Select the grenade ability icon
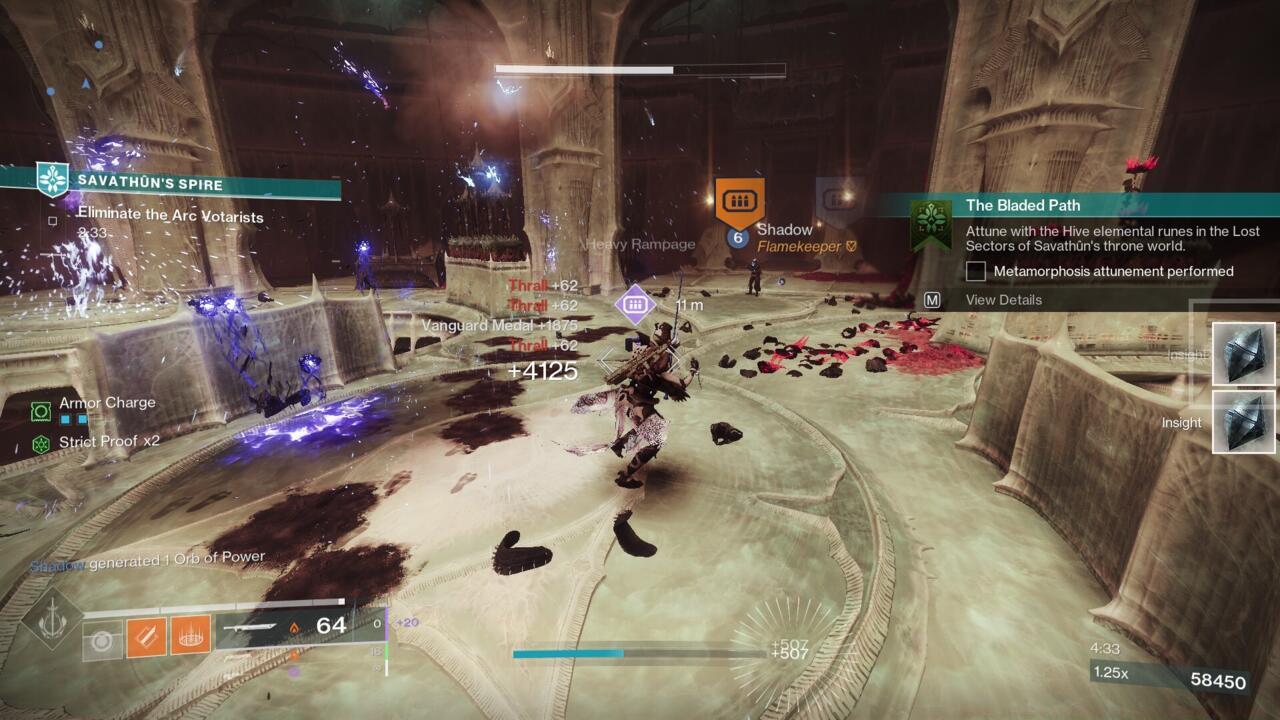Screen dimensions: 1280x720 192,636
